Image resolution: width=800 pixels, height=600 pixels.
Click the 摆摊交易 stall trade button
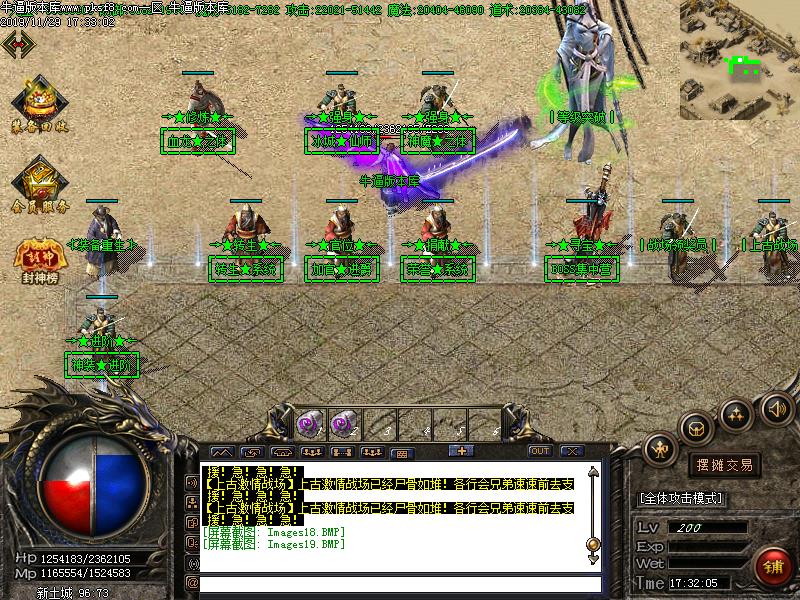click(x=724, y=465)
